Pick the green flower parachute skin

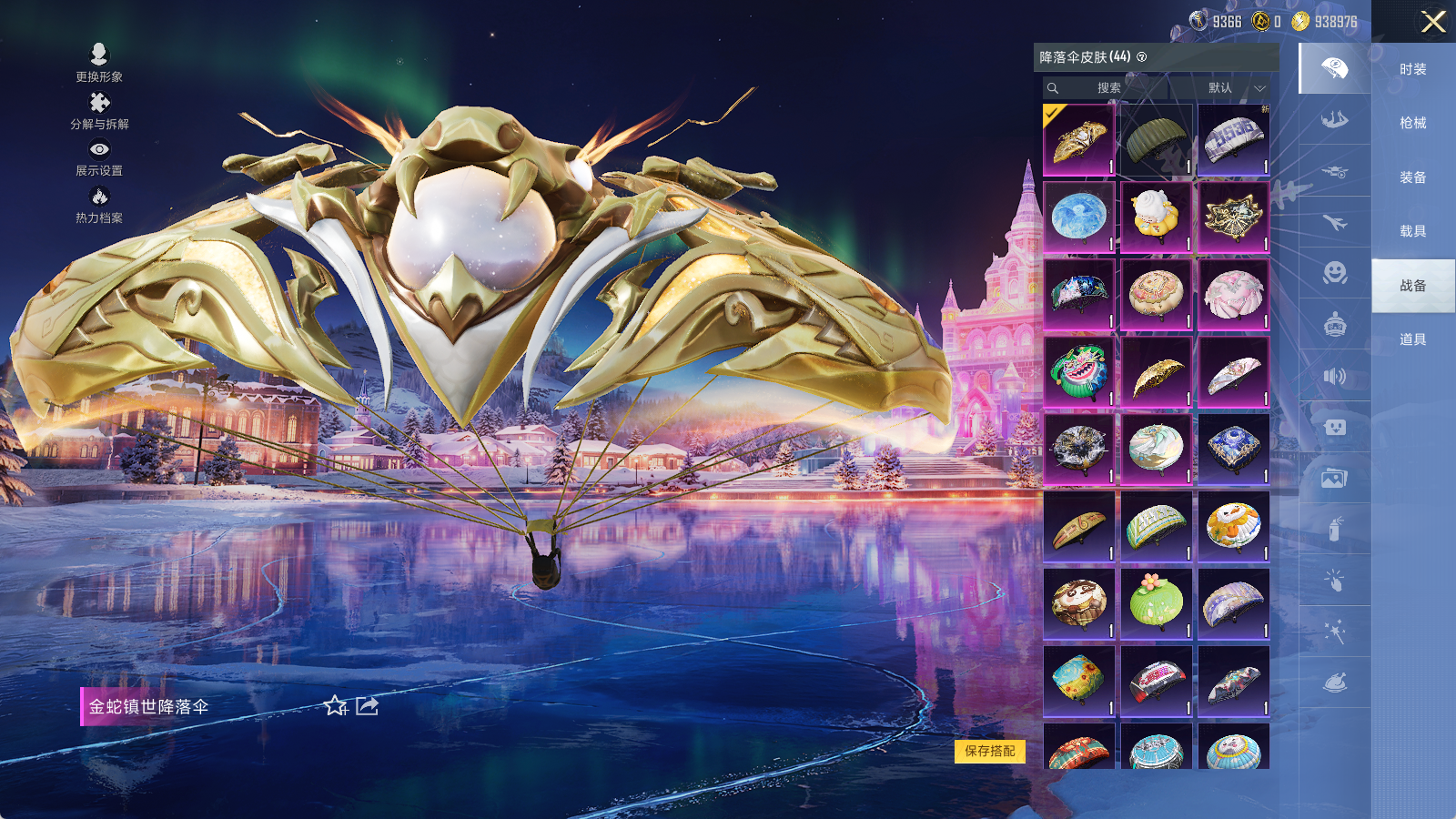coord(1156,604)
